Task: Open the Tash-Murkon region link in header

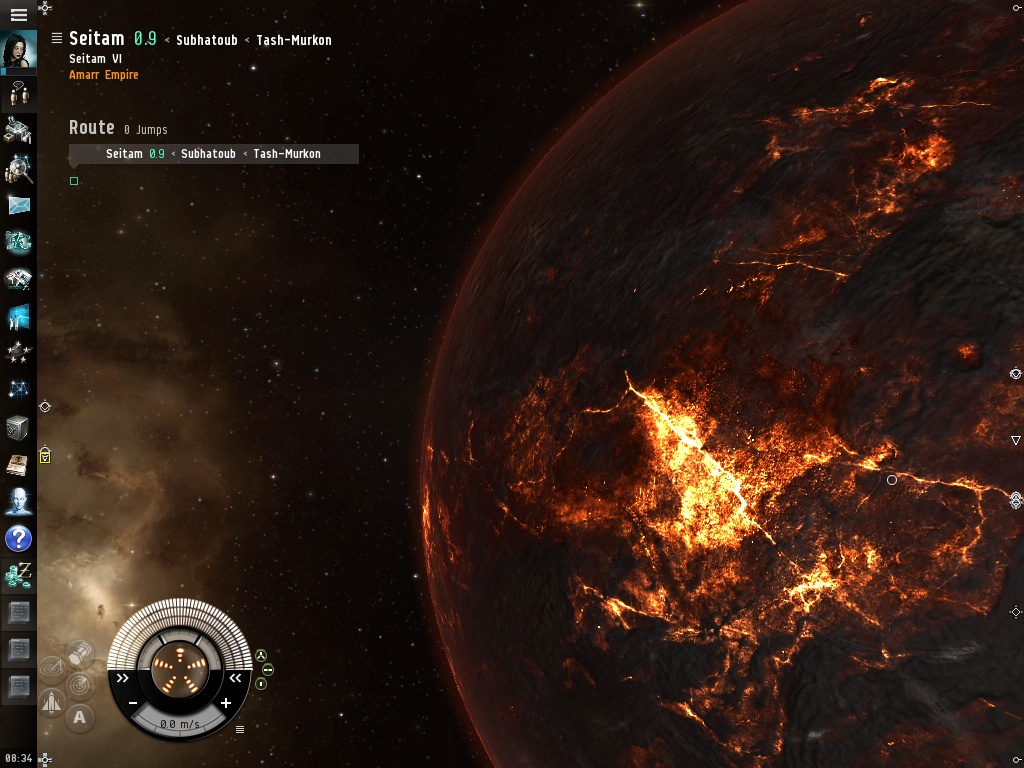Action: click(293, 40)
